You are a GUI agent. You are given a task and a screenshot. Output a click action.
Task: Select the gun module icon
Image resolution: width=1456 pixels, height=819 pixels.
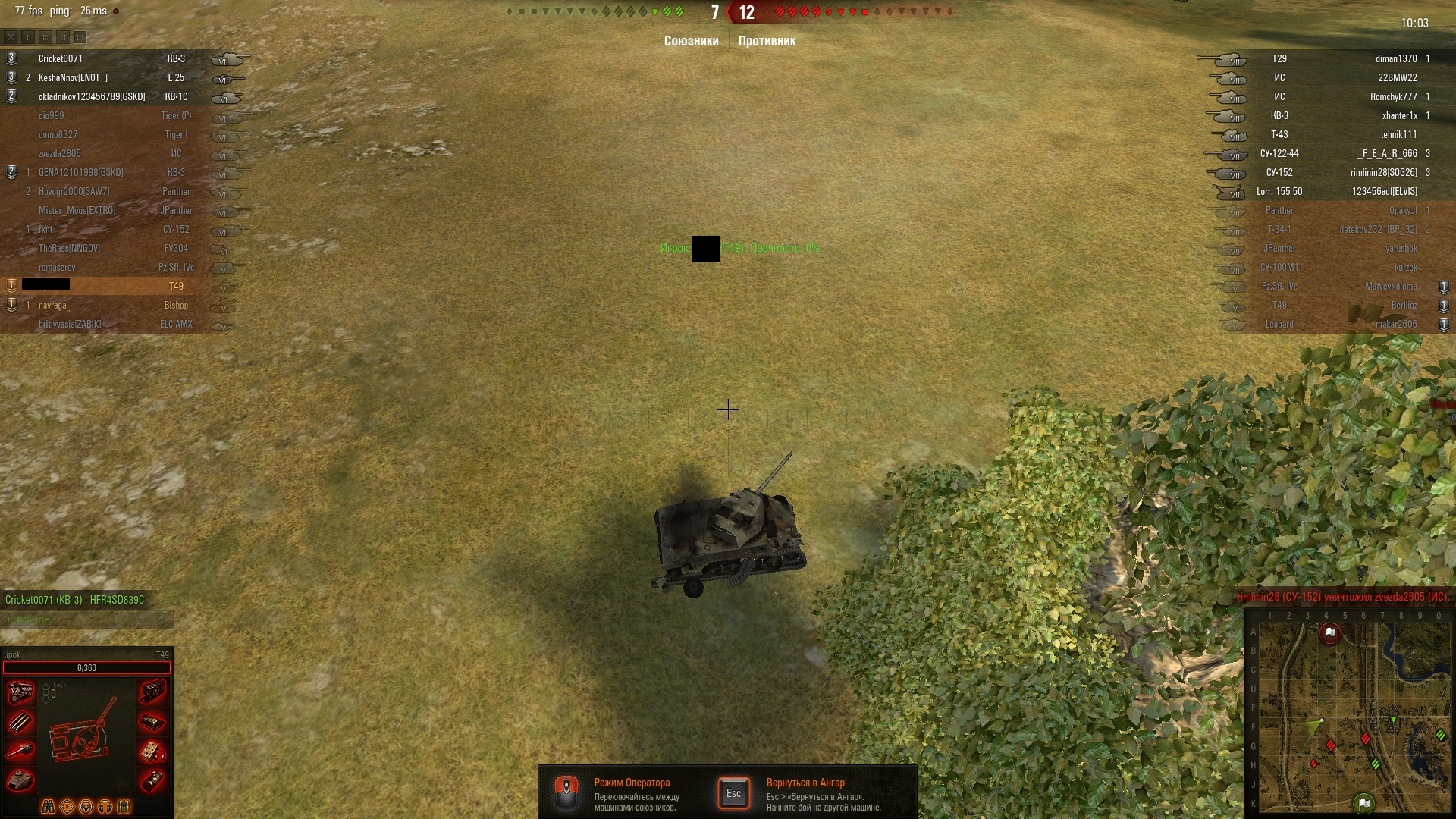20,750
